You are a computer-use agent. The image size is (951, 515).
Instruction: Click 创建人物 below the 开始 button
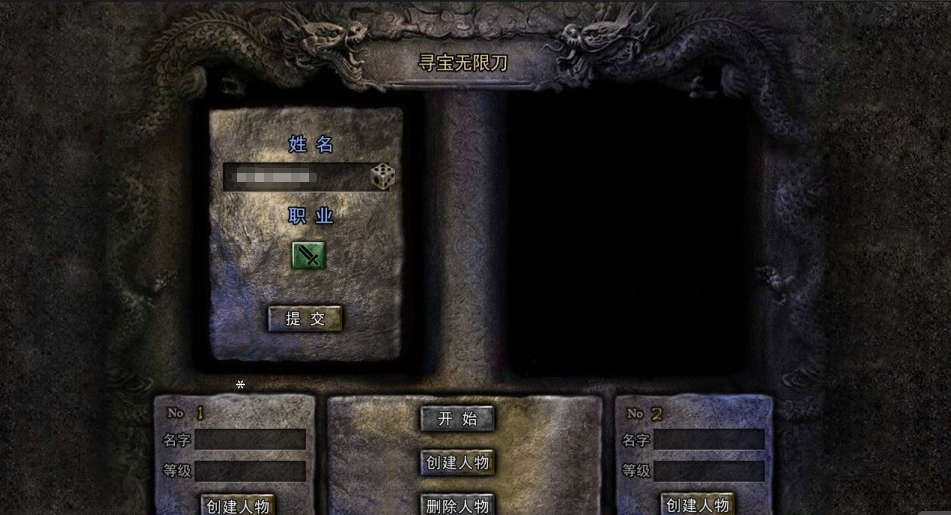coord(457,462)
